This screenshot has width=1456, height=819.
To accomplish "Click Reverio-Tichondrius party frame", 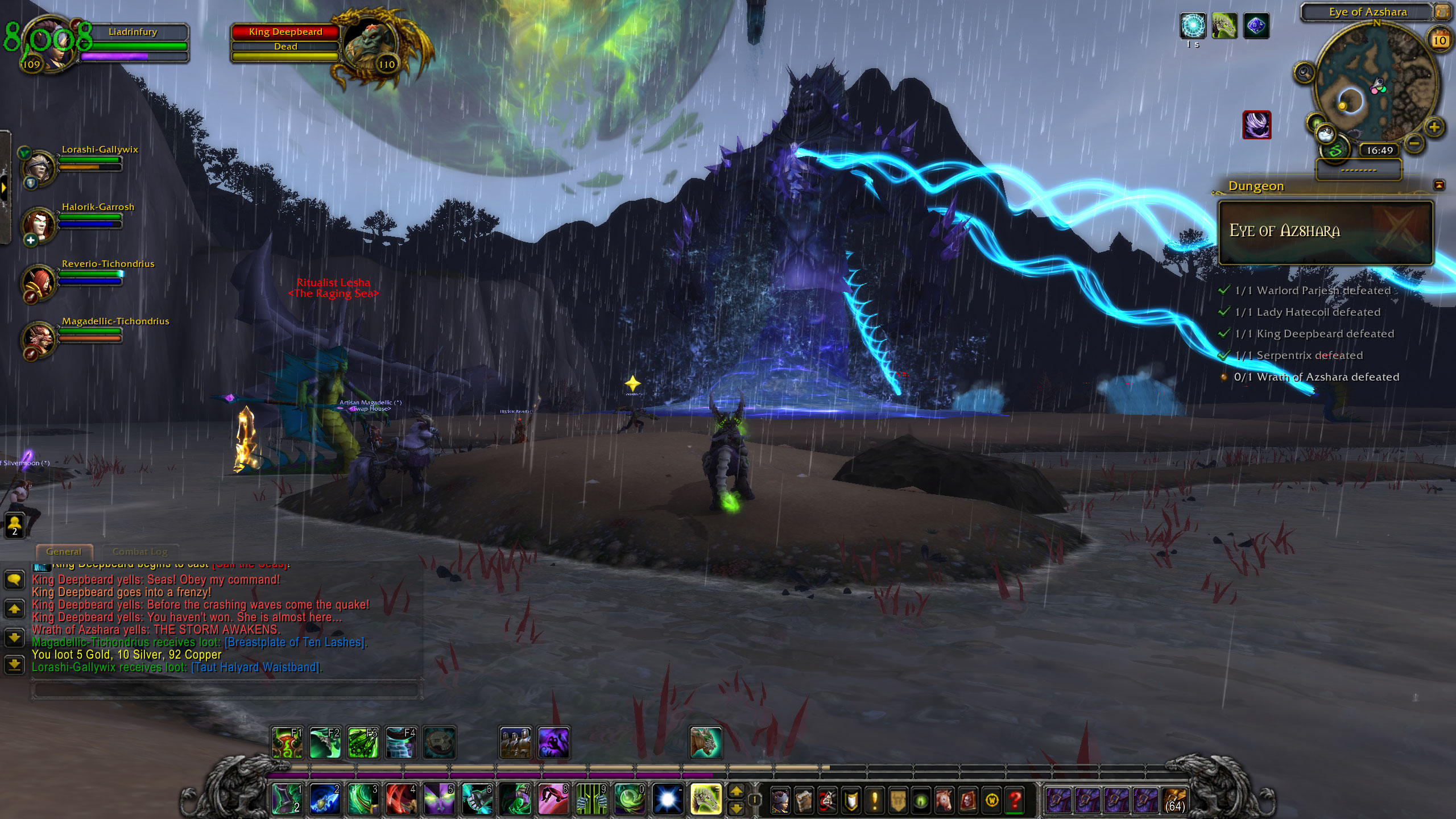I will (39, 281).
